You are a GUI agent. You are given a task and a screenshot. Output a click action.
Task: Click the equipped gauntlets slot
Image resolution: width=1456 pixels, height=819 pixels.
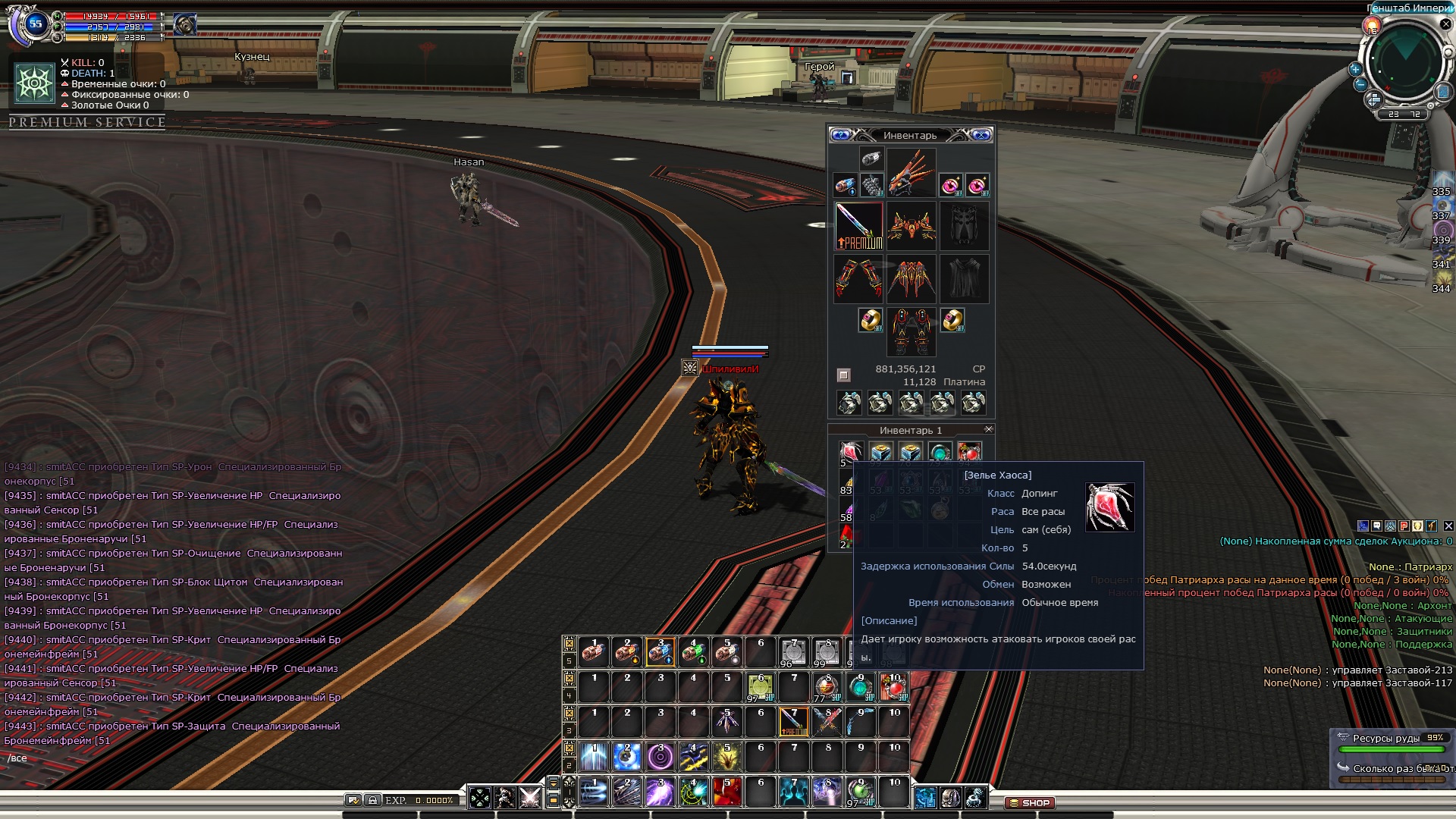coord(858,279)
